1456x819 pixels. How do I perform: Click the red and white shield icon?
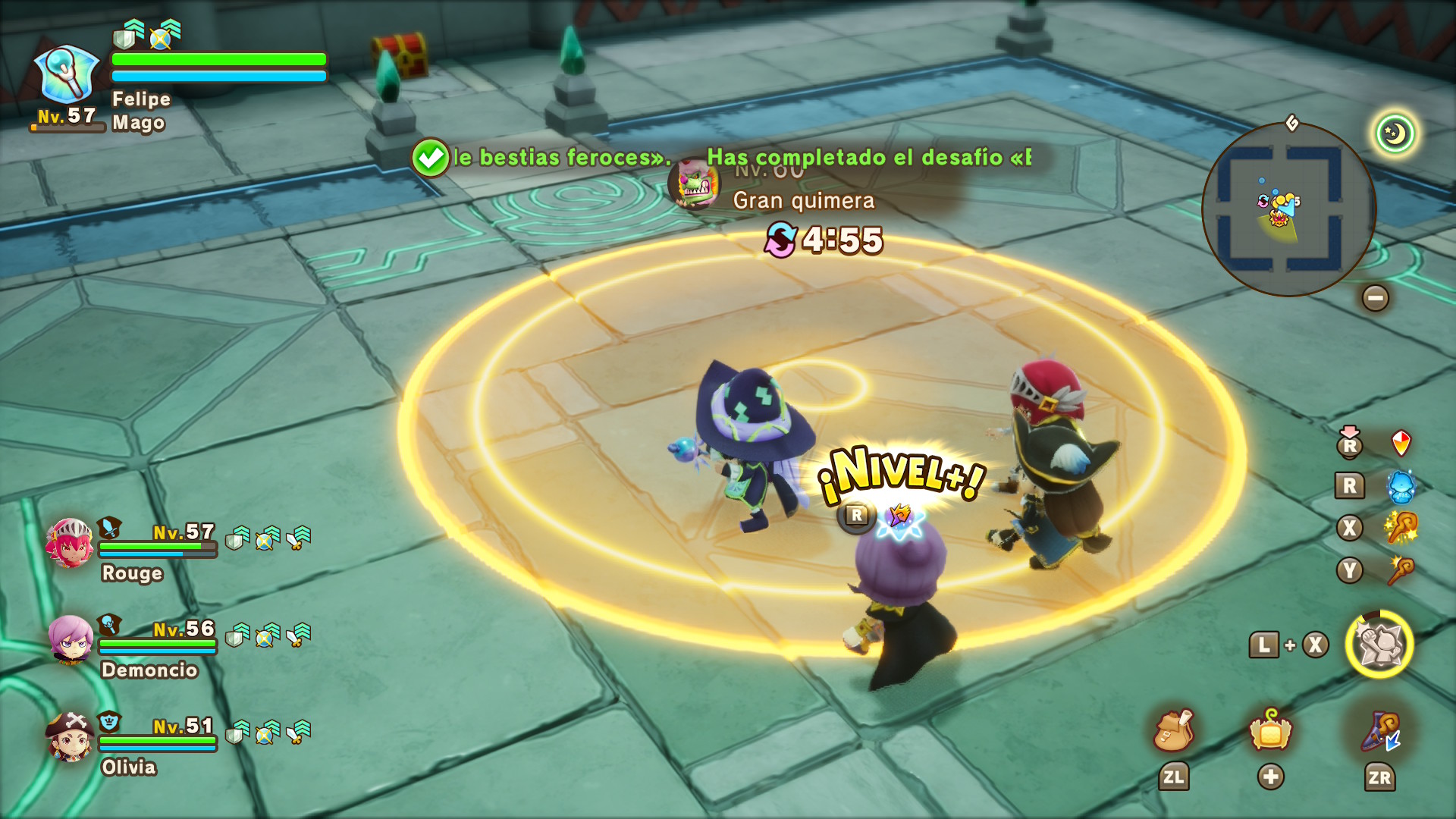tap(1401, 443)
